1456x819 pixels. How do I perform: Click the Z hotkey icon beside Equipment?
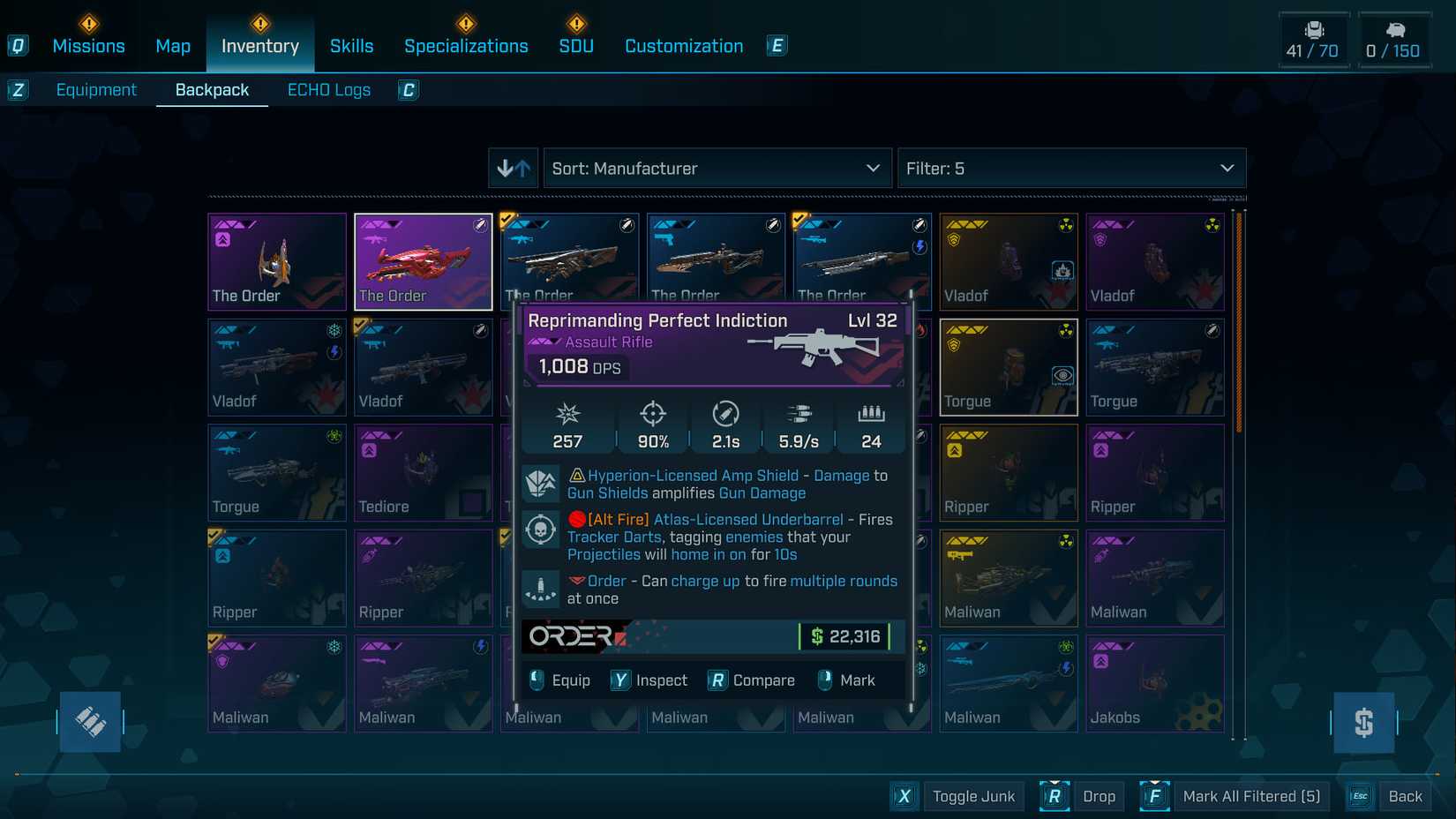click(x=19, y=90)
